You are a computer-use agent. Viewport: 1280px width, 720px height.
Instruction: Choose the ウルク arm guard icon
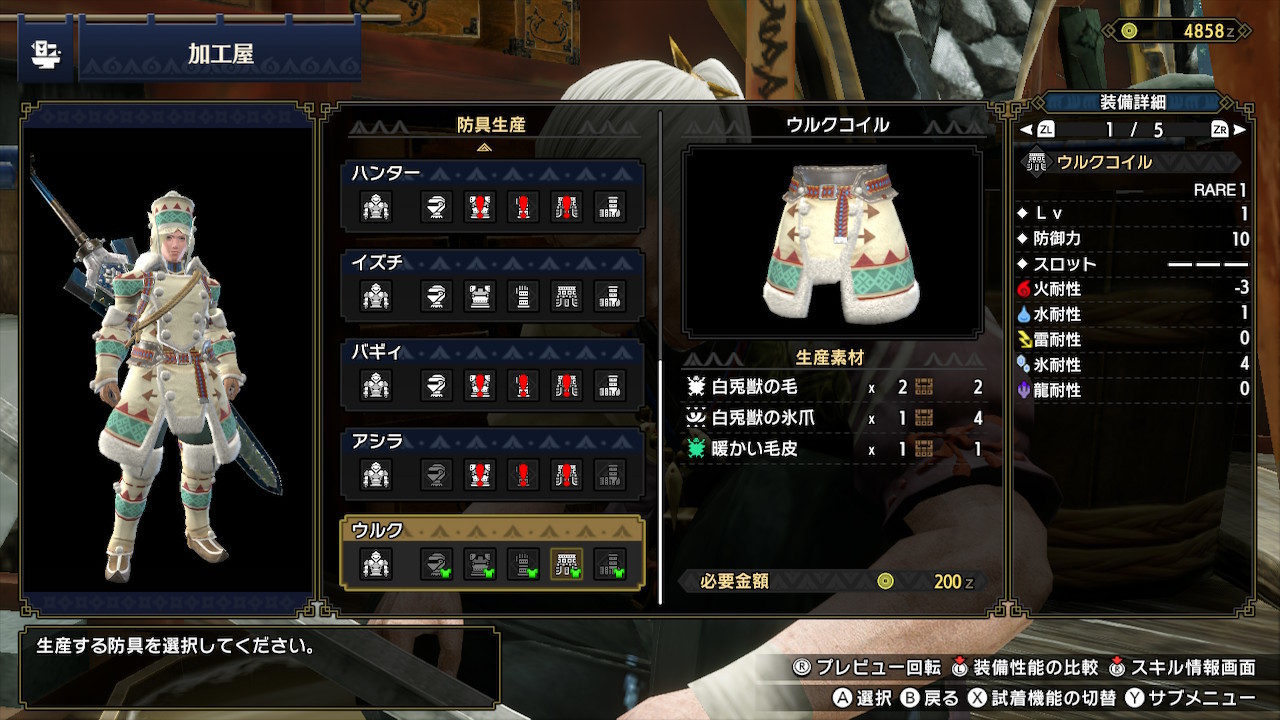point(523,565)
